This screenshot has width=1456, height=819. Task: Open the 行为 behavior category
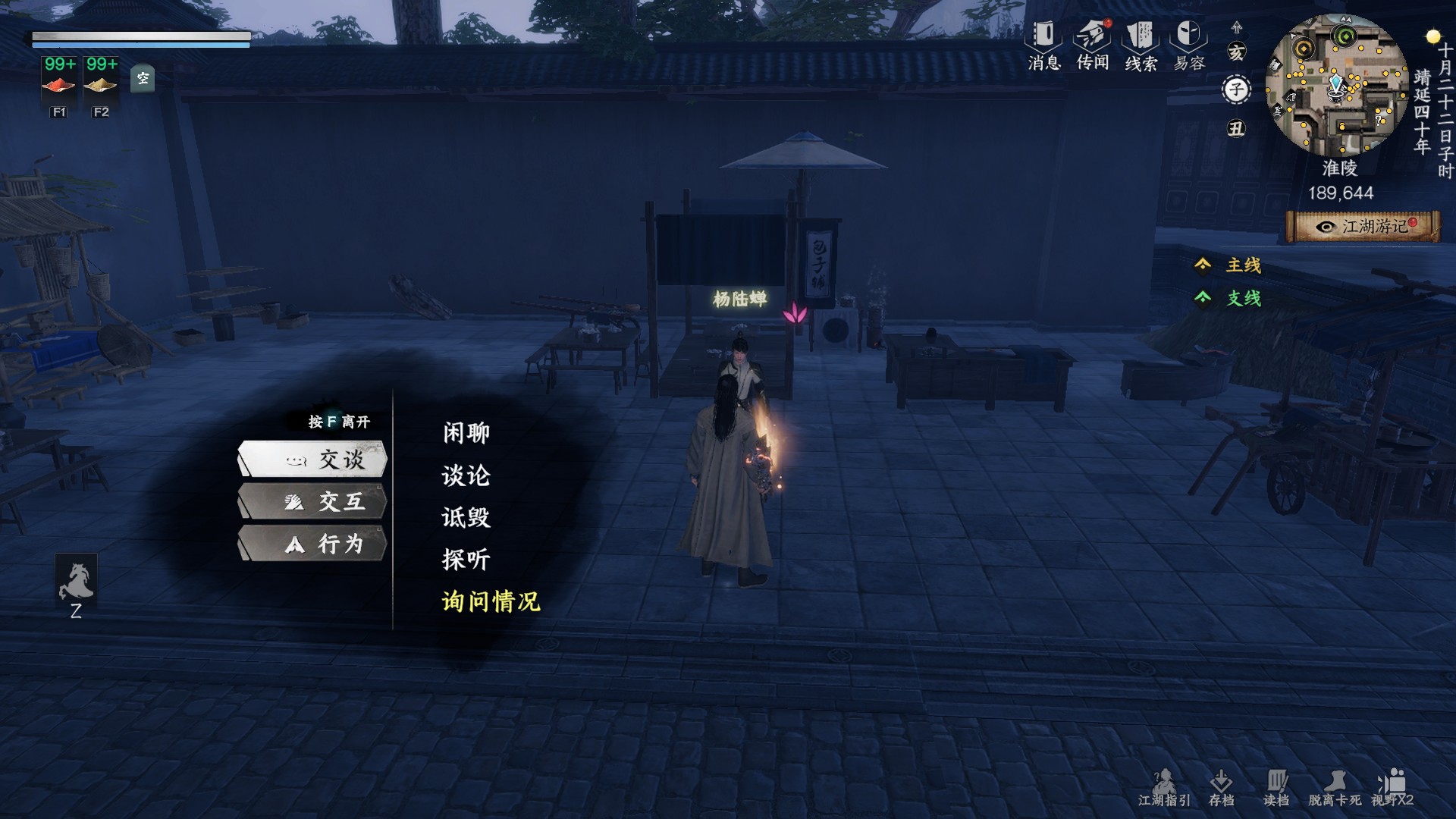pyautogui.click(x=313, y=544)
